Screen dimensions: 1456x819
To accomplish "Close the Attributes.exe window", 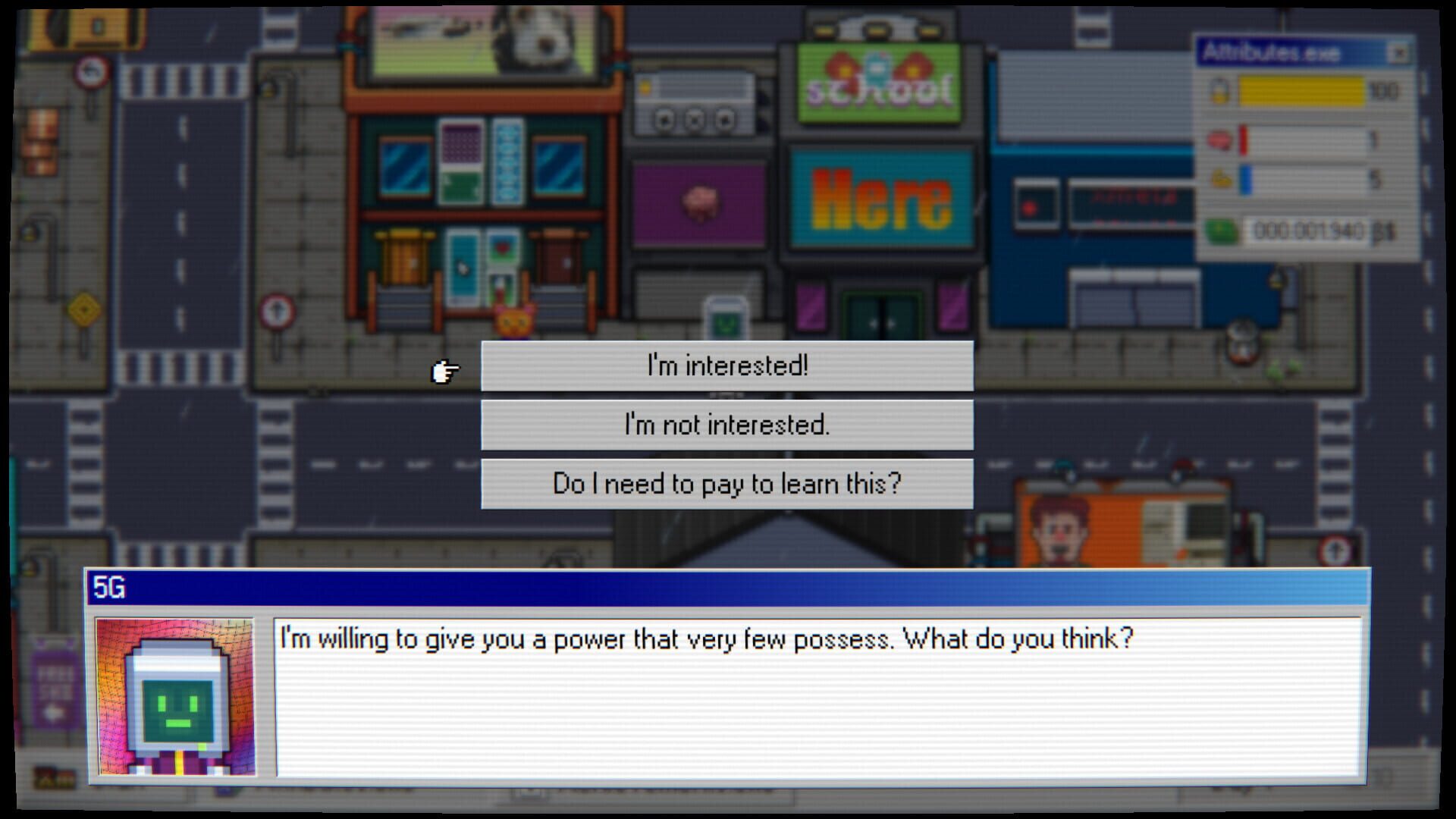I will [1399, 52].
